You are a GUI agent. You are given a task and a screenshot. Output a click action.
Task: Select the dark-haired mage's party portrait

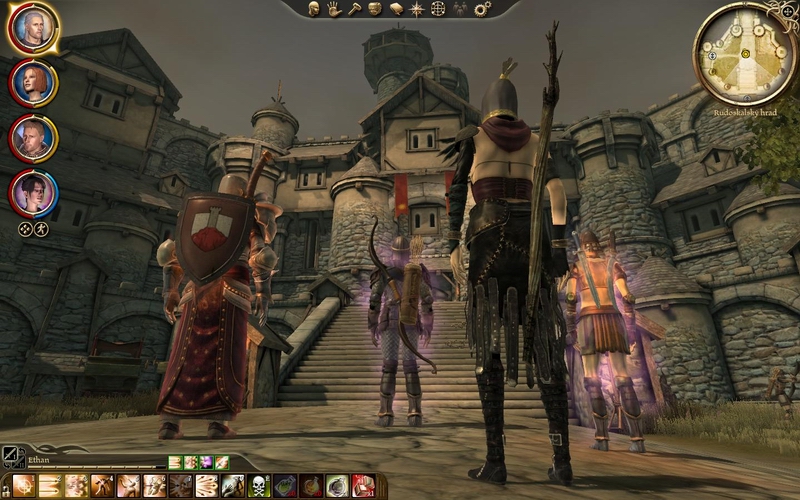pos(33,190)
